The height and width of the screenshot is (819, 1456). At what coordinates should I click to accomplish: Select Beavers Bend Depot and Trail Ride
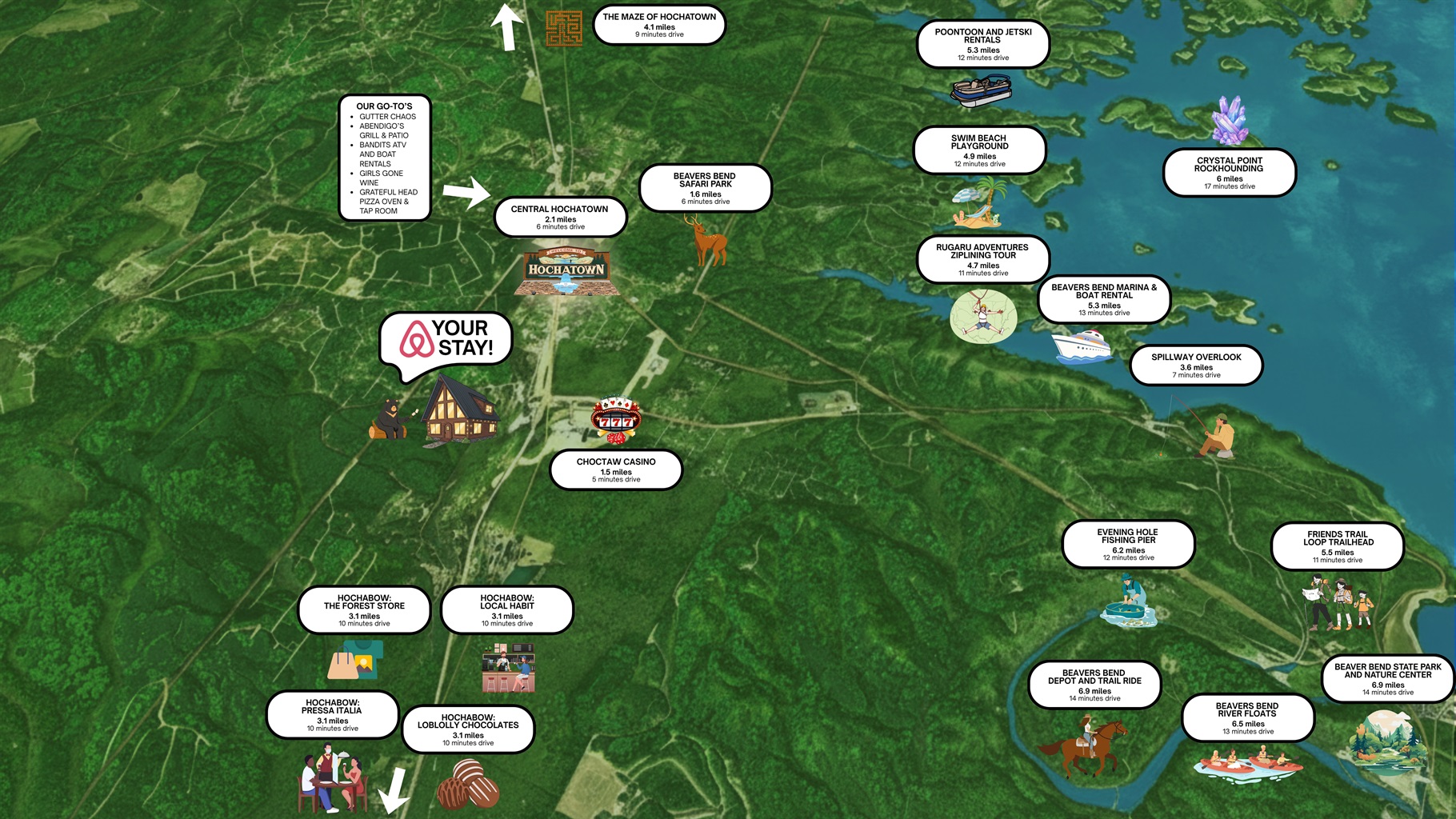(1094, 685)
